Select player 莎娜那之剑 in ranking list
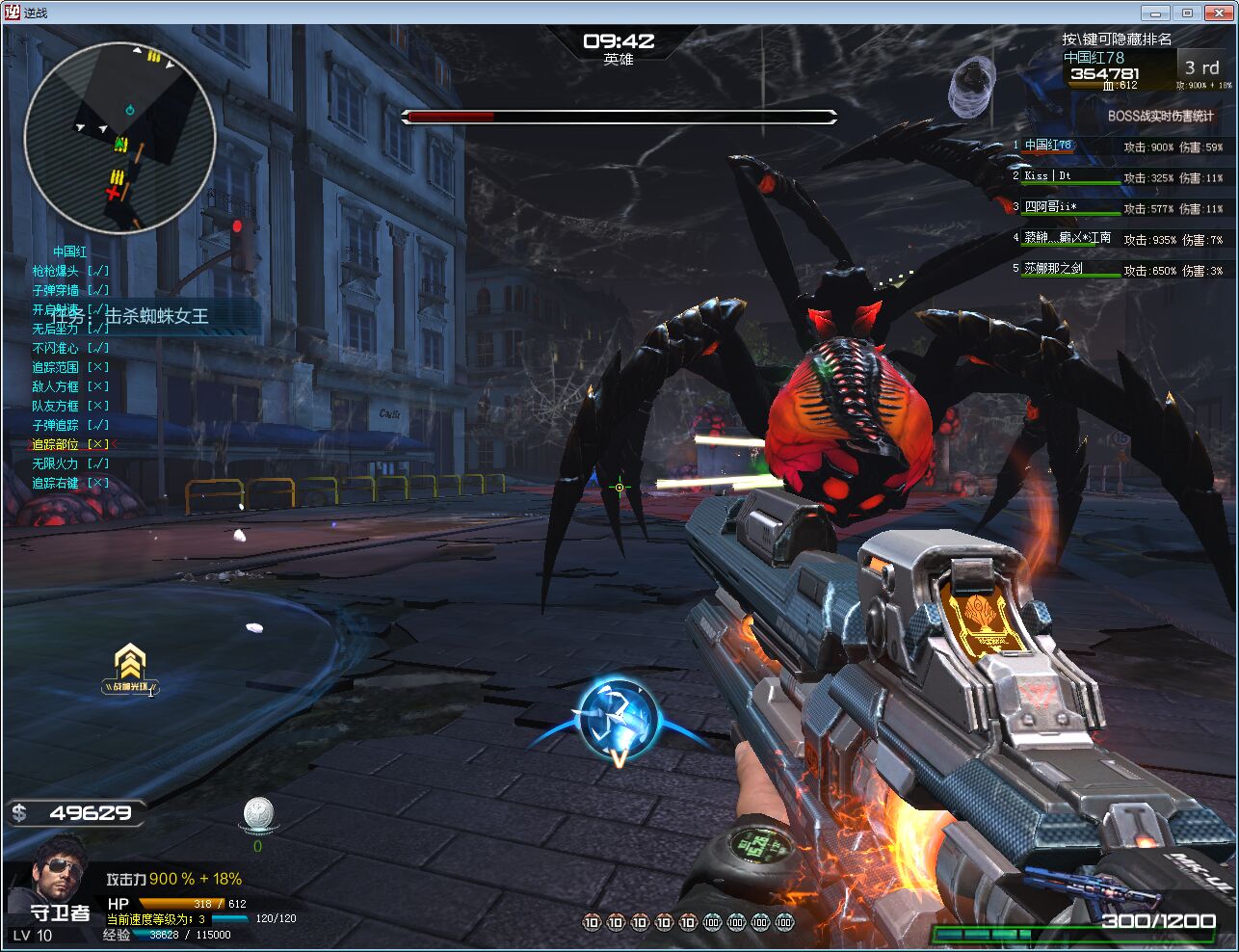Screen dimensions: 1239x952 click(1053, 269)
